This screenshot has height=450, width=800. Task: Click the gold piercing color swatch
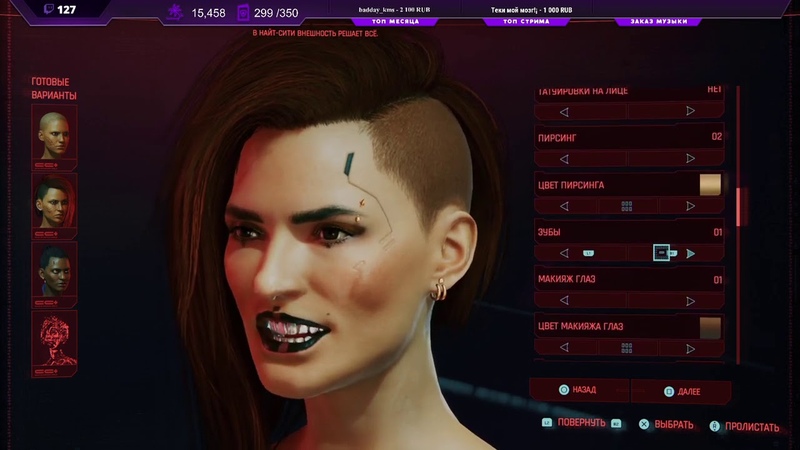[x=710, y=184]
